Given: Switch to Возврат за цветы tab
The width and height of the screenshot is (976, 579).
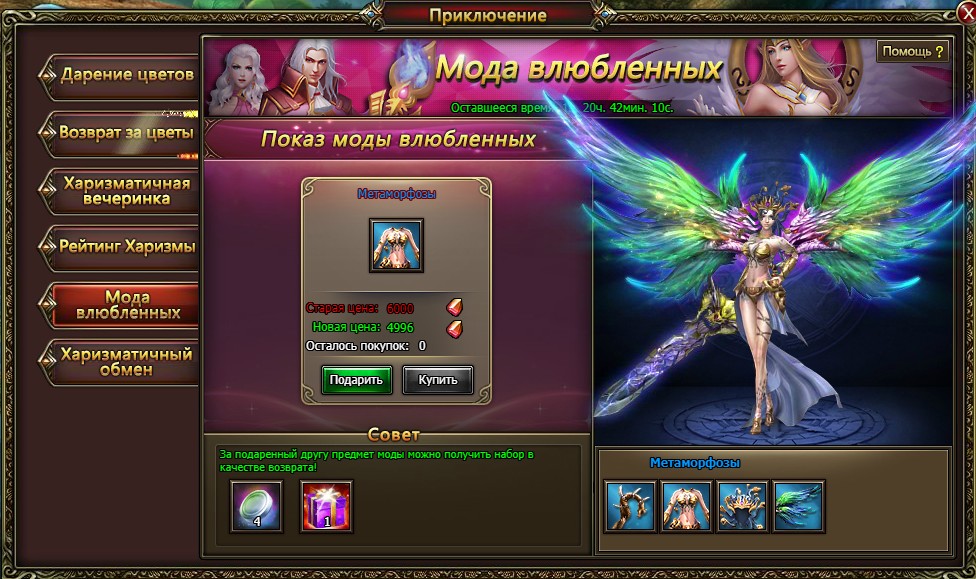Looking at the screenshot, I should [x=124, y=133].
